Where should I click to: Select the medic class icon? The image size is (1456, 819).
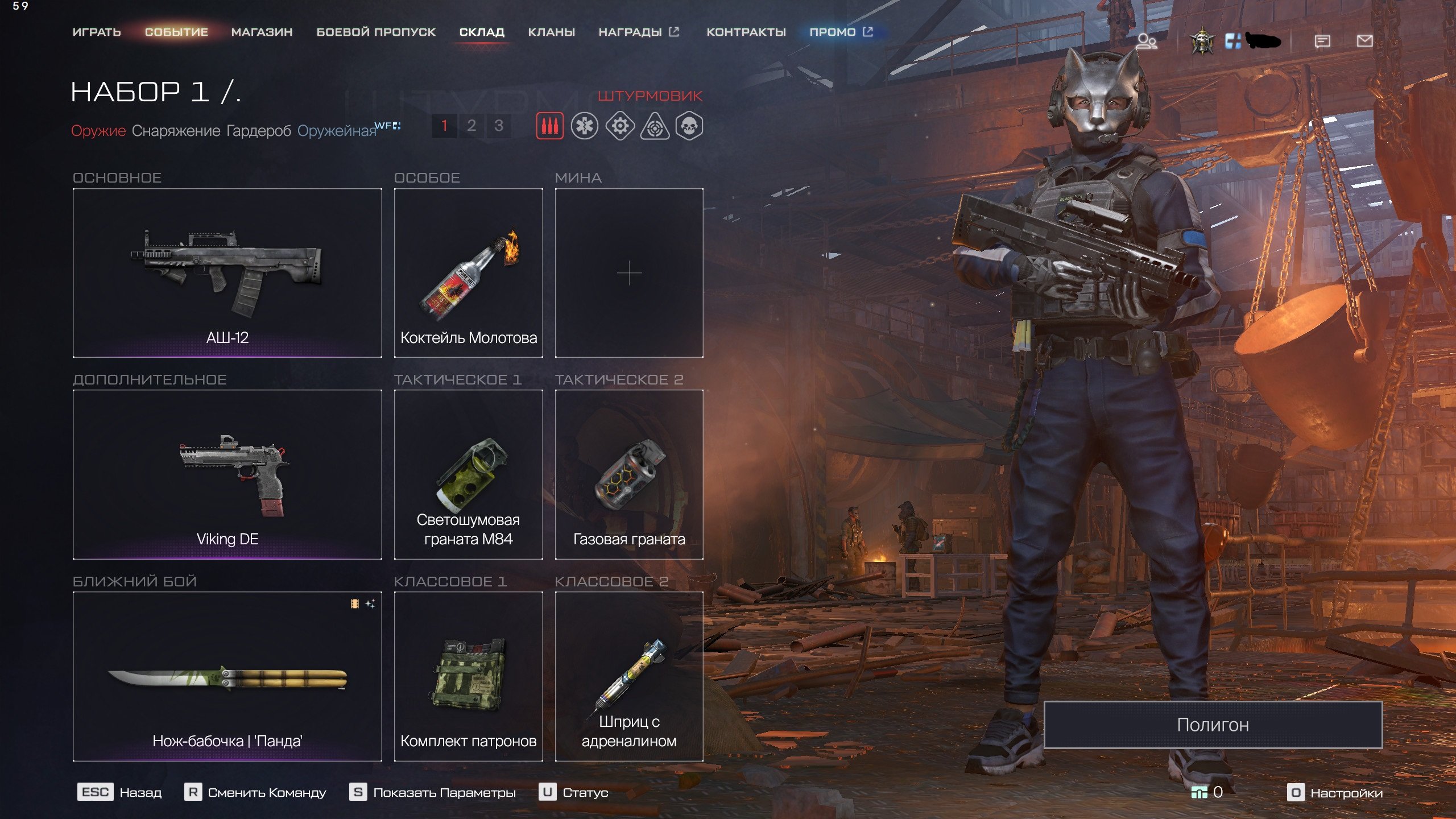click(585, 126)
